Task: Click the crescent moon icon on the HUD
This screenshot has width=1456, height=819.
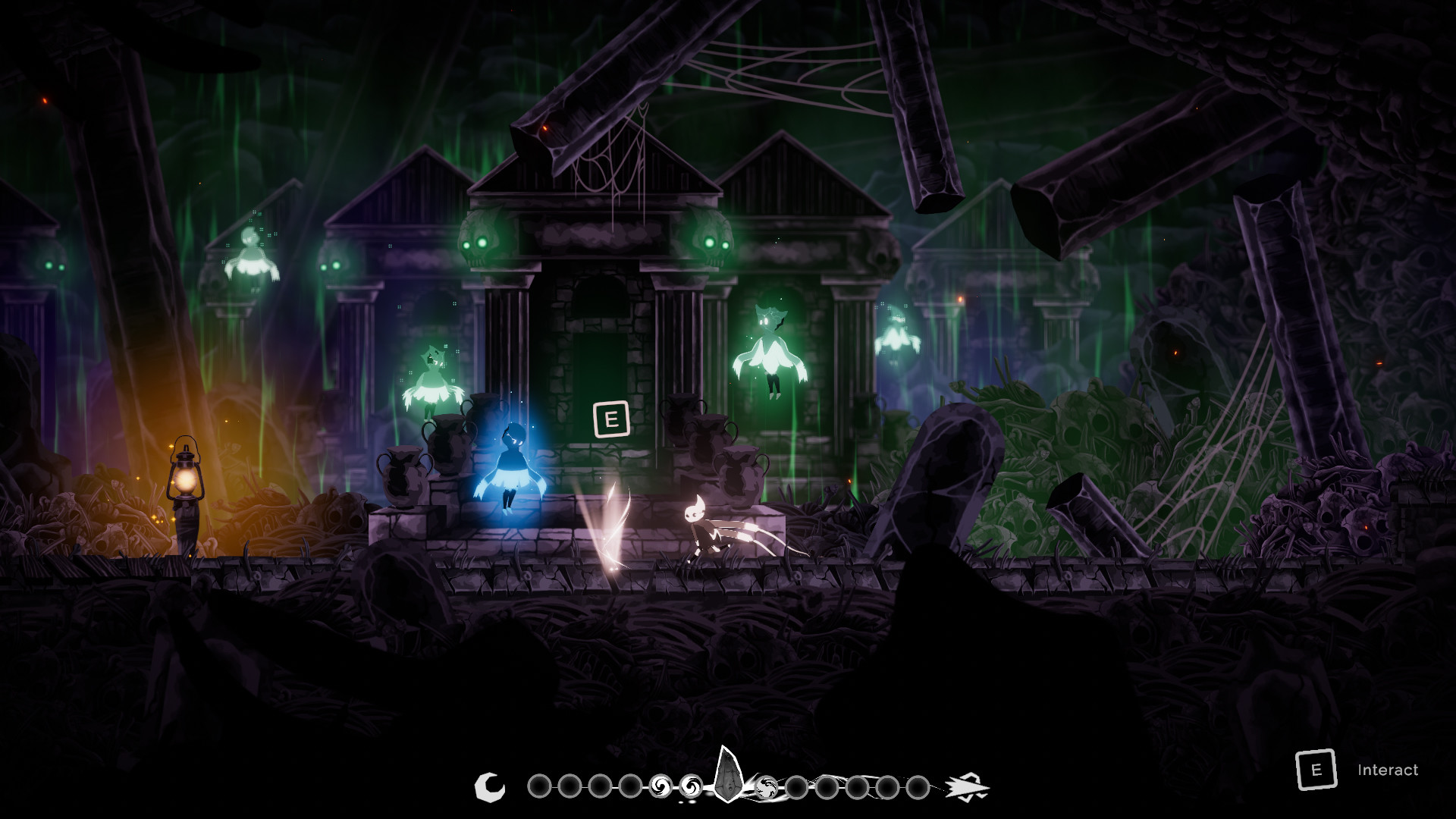Action: tap(490, 786)
